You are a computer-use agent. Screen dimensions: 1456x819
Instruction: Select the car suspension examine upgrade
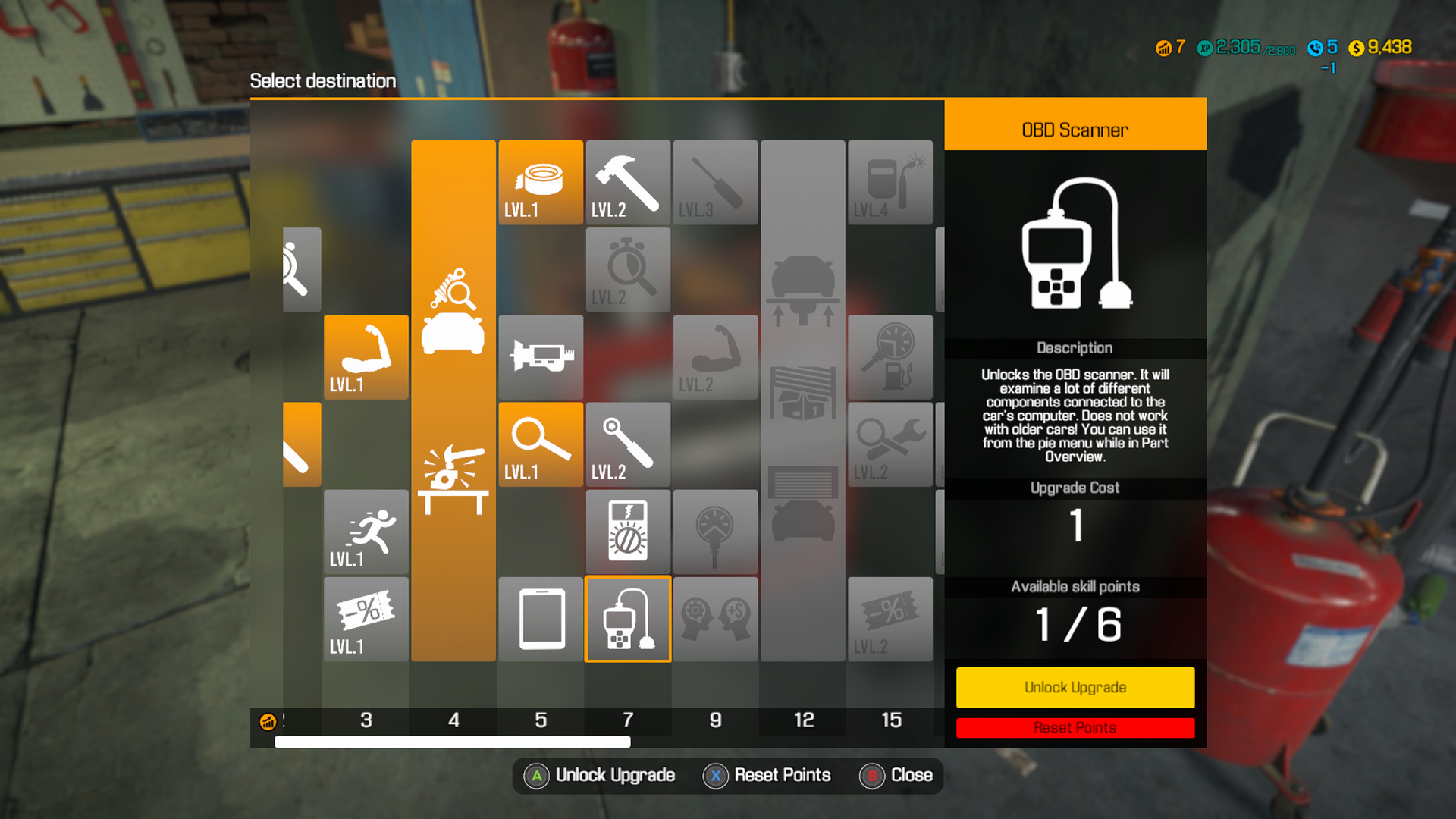pos(453,311)
